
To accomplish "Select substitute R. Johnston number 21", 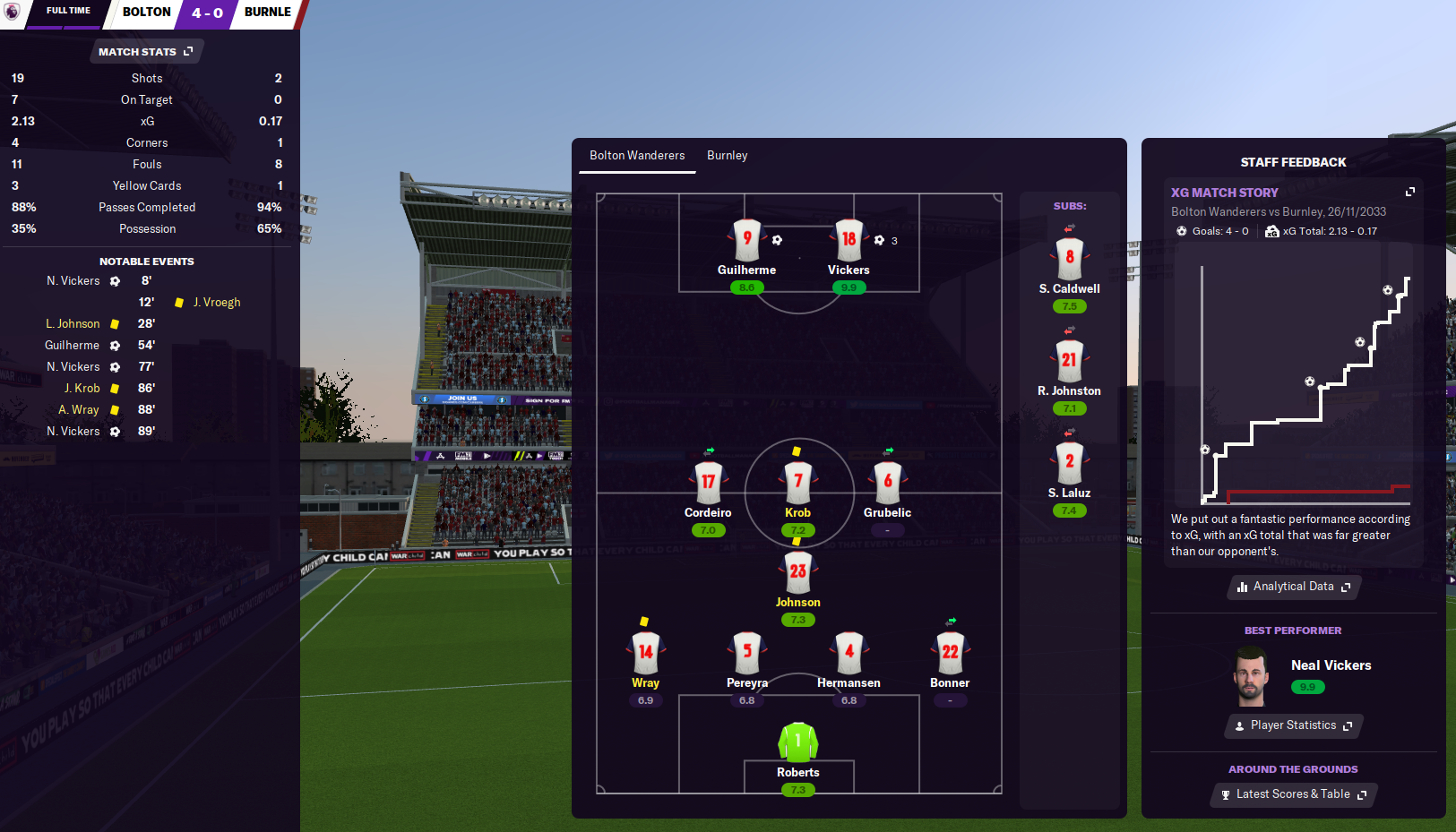I will (x=1069, y=361).
